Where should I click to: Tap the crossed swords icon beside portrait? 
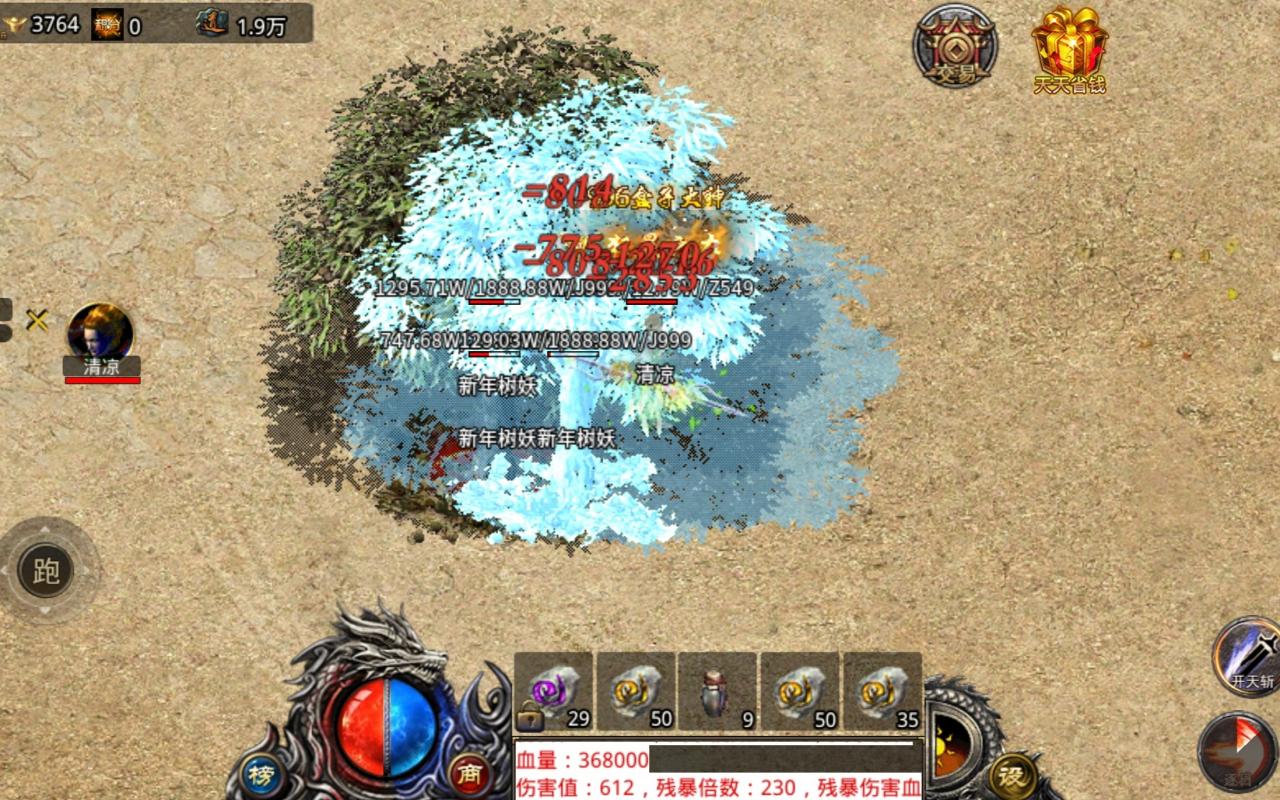pyautogui.click(x=37, y=320)
